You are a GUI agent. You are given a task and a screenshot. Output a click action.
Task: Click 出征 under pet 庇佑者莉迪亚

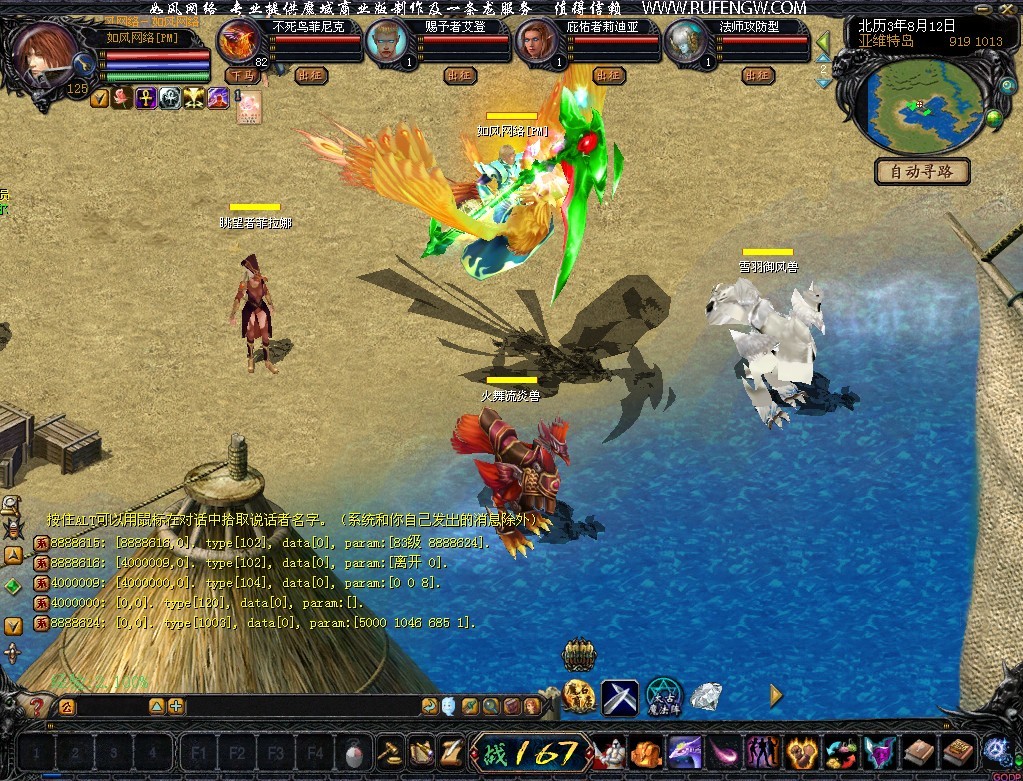click(608, 75)
